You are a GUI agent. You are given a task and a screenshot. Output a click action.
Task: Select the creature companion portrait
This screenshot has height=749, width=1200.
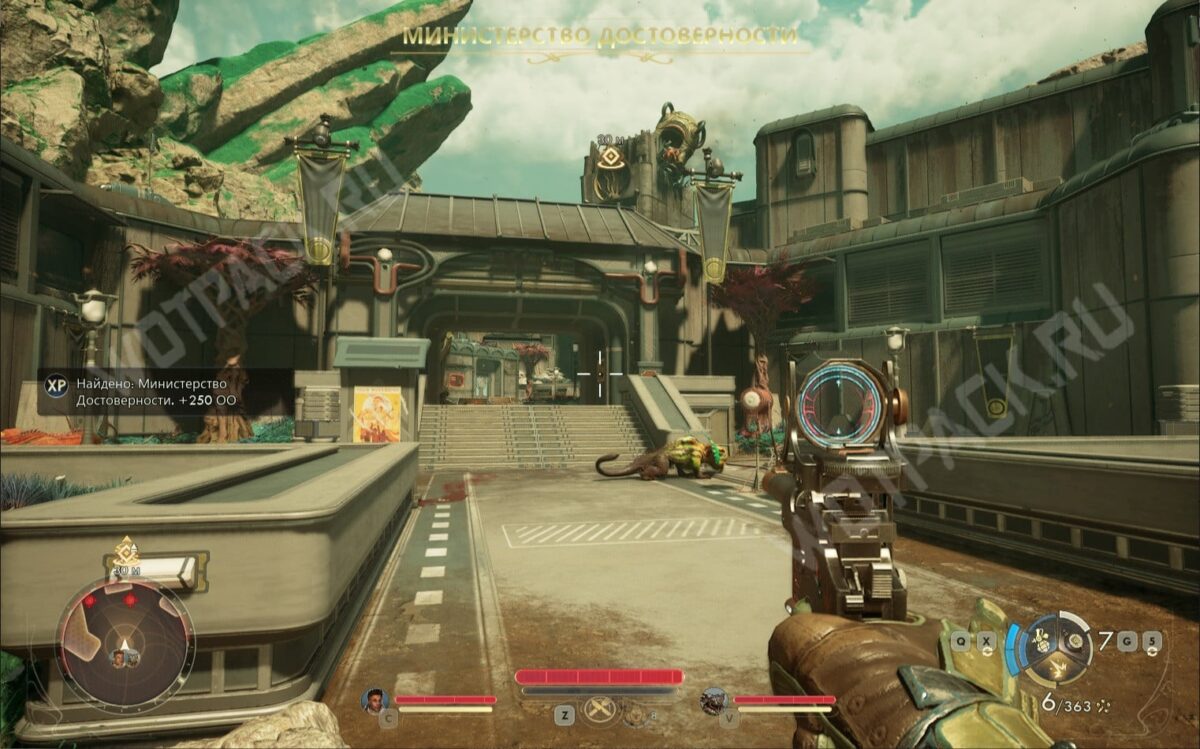pyautogui.click(x=714, y=699)
